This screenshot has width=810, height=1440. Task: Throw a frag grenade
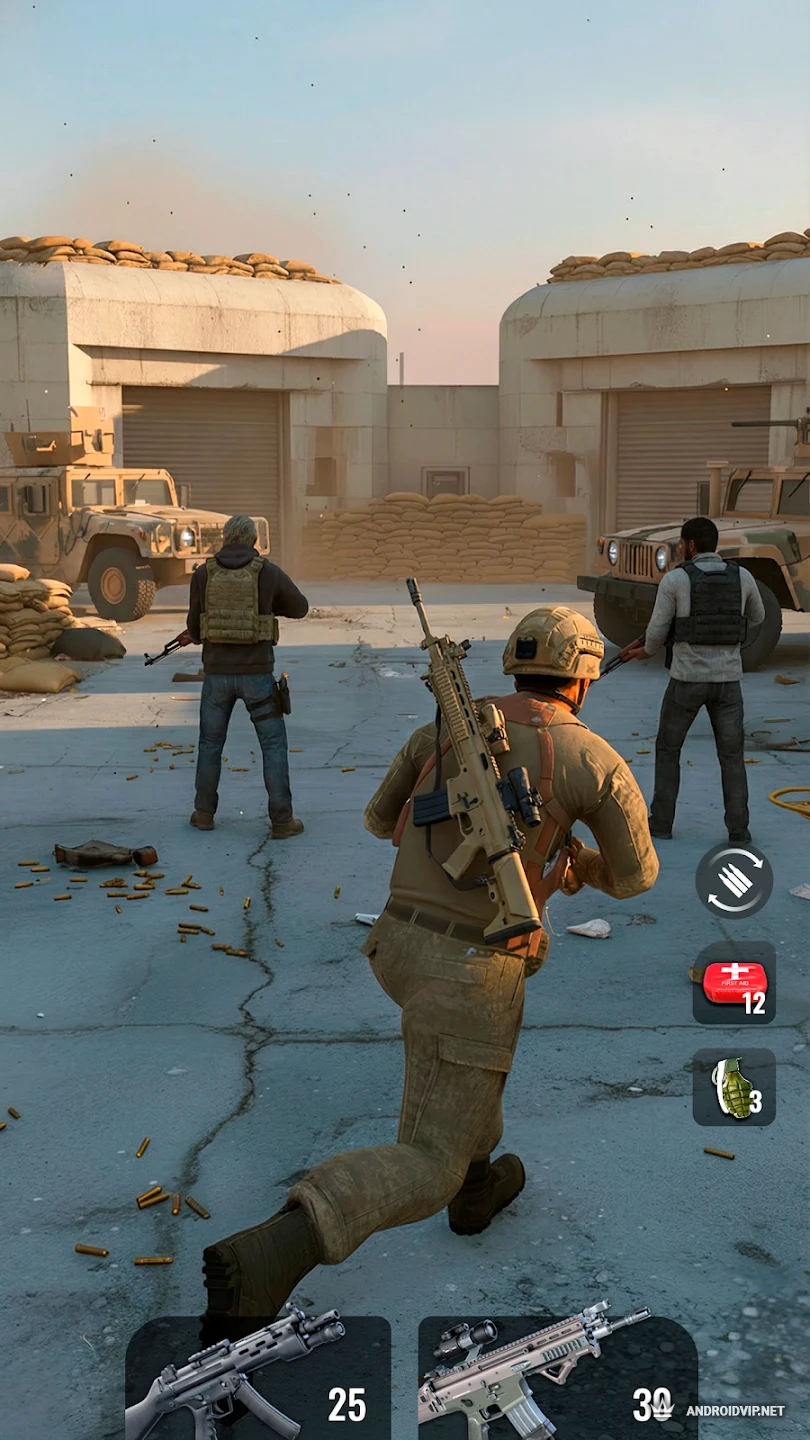click(734, 1087)
